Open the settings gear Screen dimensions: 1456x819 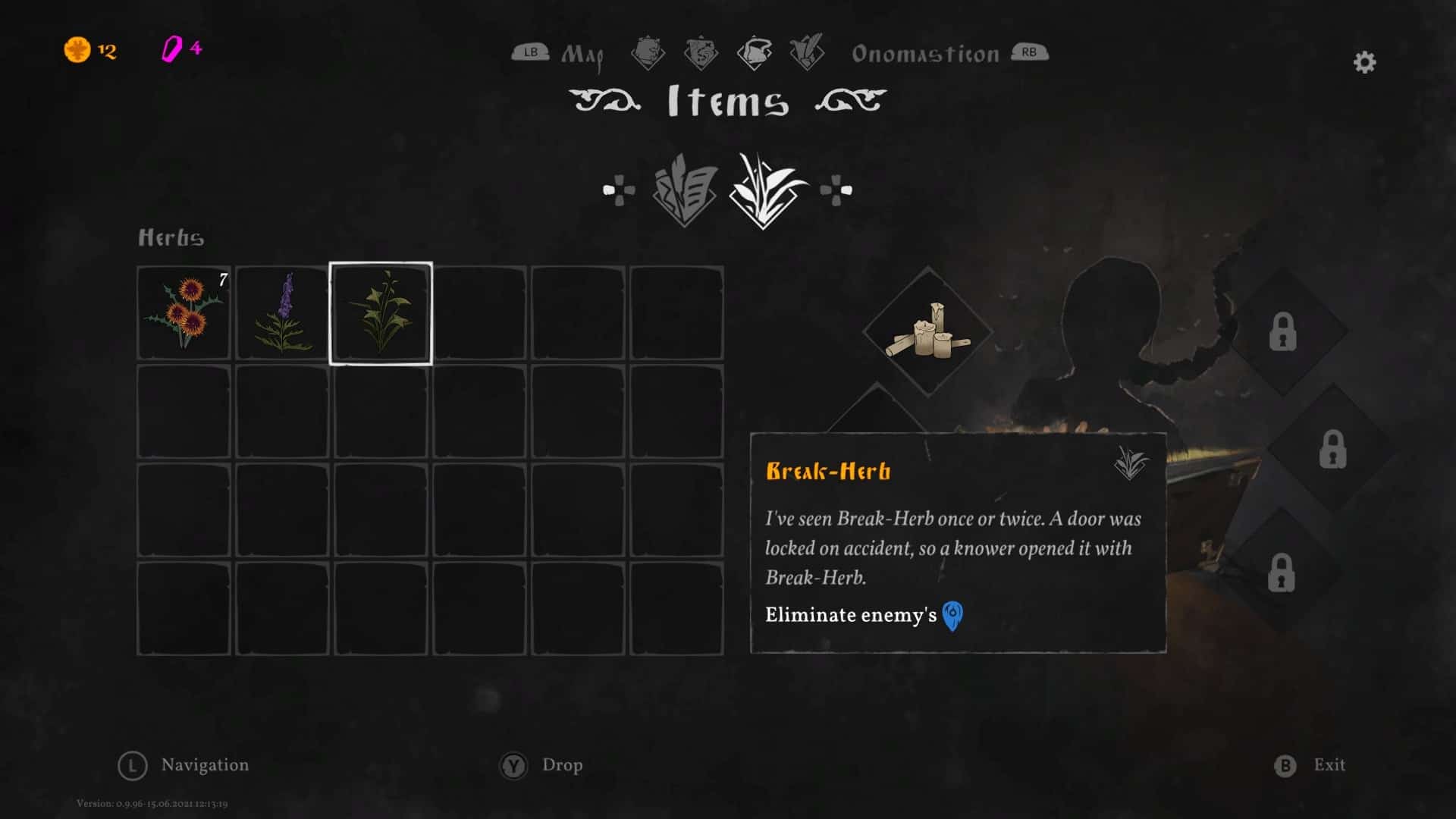(1364, 62)
